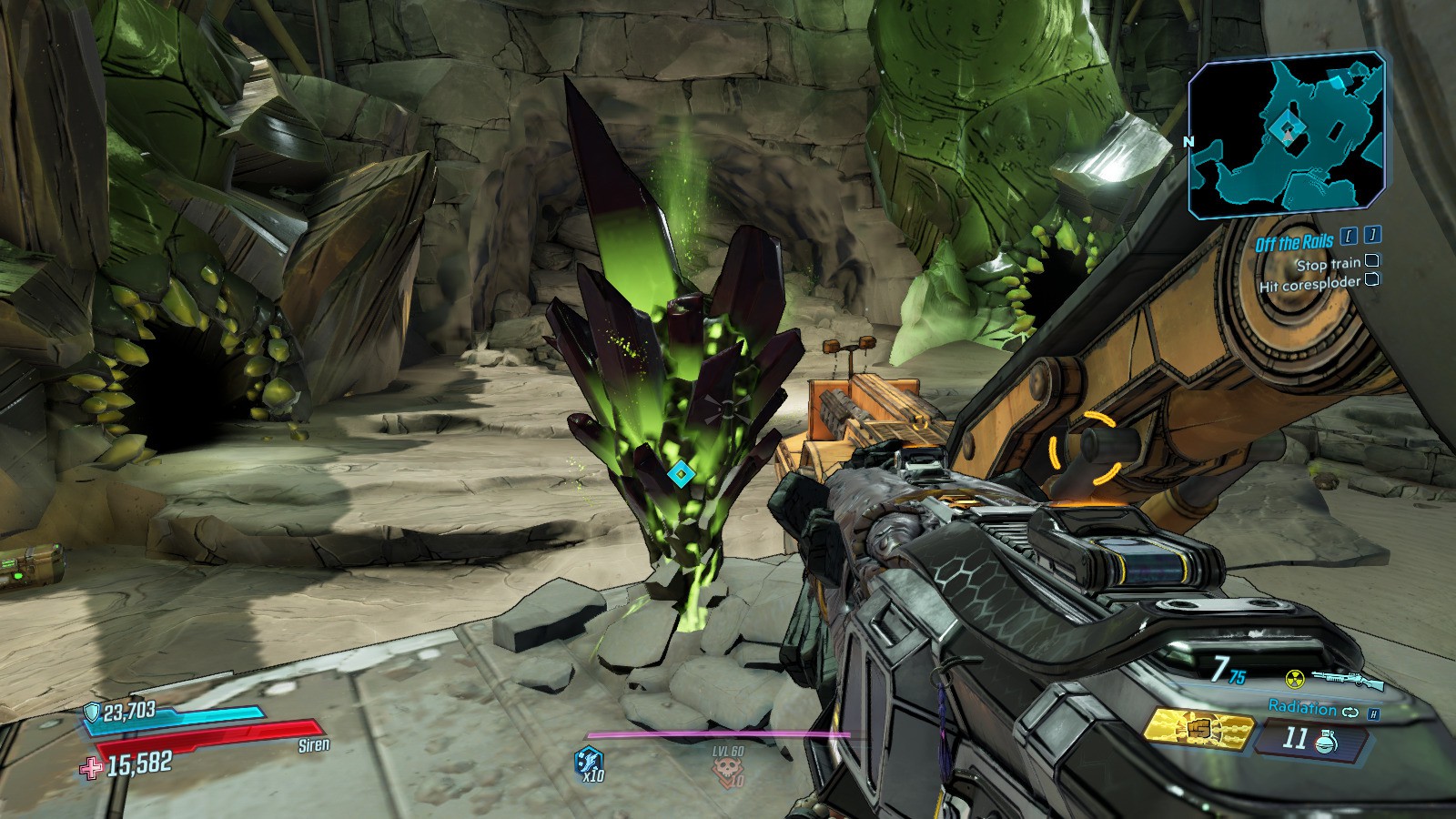Screen dimensions: 1456x819
Task: Tick the Stop train objective checkbox
Action: pyautogui.click(x=1373, y=262)
